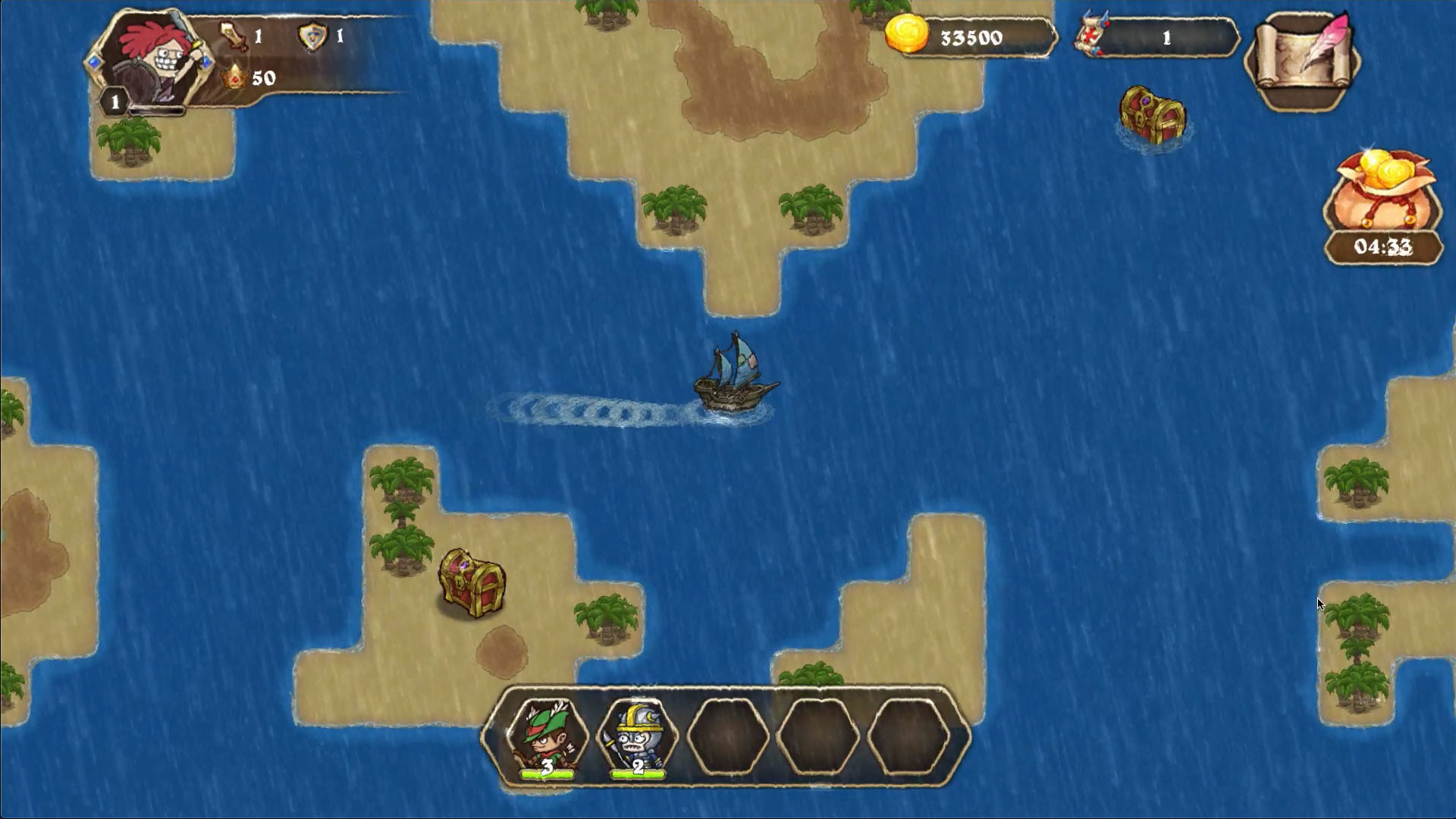Click the 33500 gold amount display
Image resolution: width=1456 pixels, height=819 pixels.
971,36
